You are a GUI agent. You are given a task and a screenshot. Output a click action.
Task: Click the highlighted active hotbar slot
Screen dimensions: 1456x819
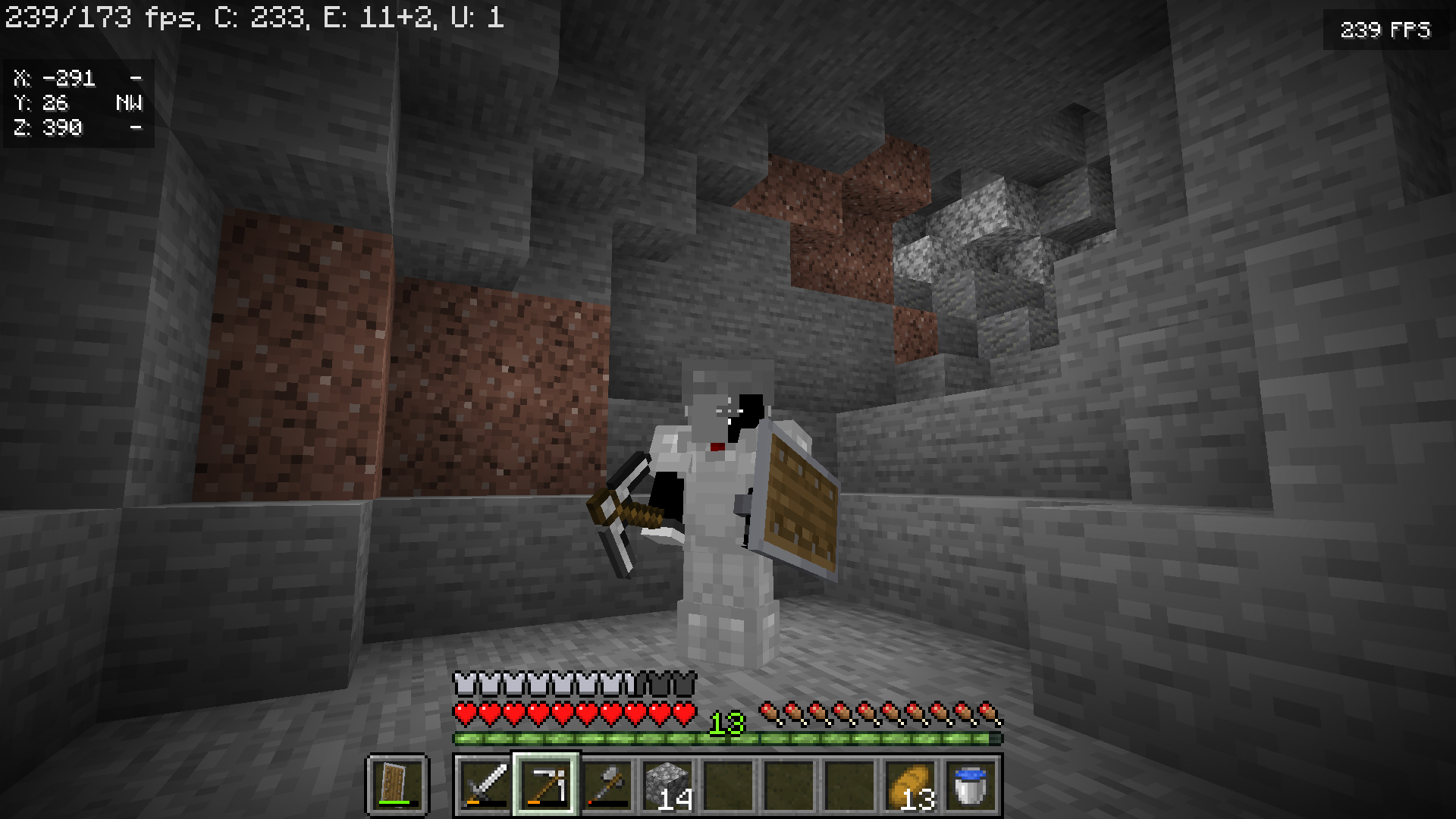click(x=548, y=786)
